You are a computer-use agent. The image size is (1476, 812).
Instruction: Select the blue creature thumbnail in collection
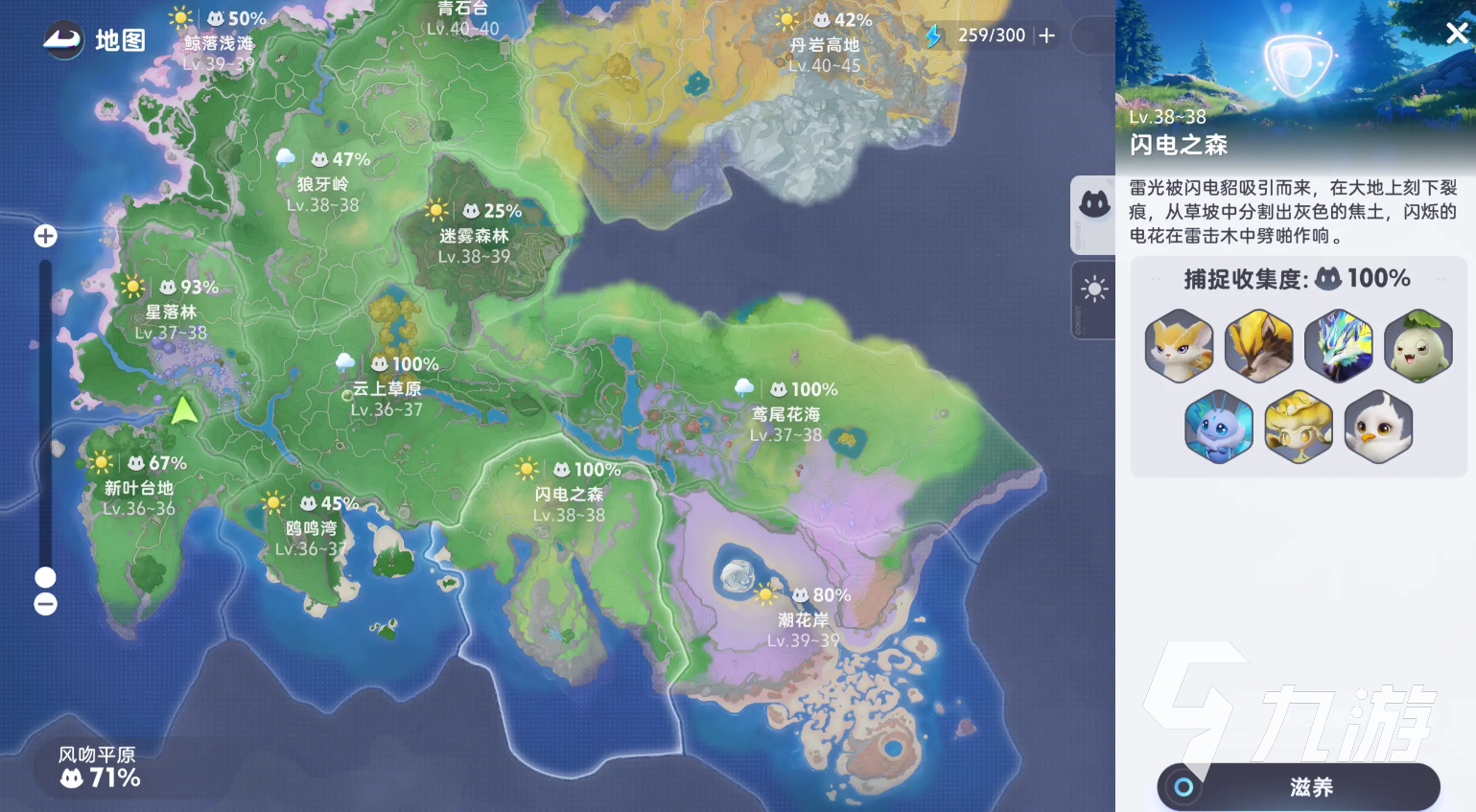1219,427
